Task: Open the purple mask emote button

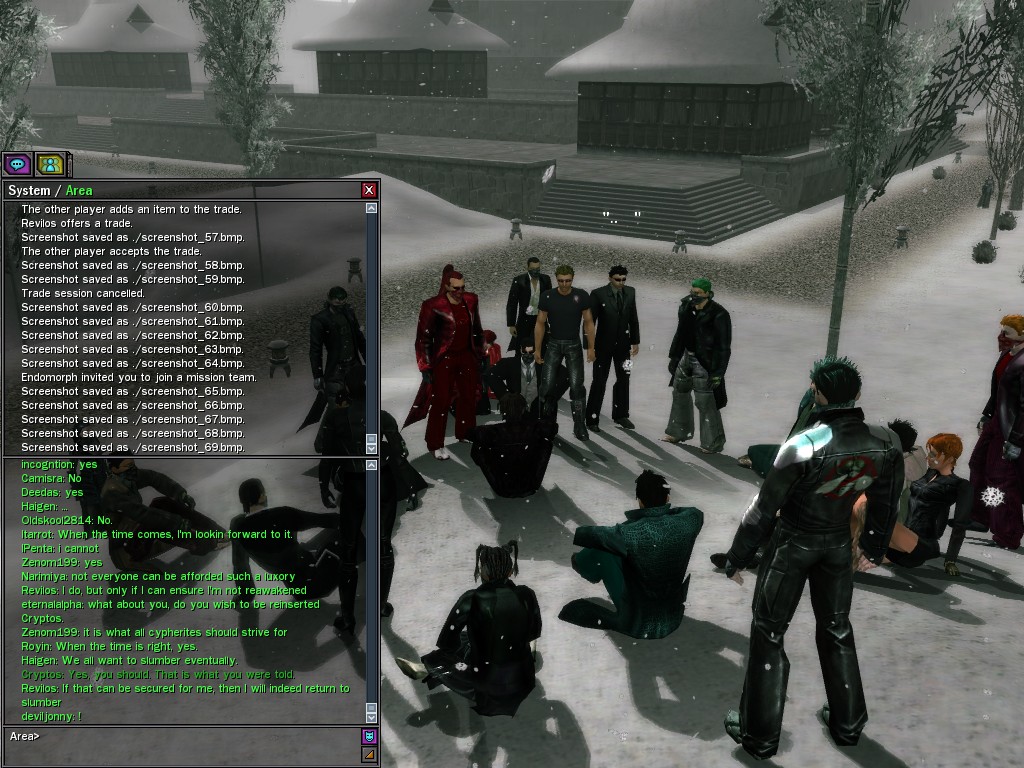Action: pyautogui.click(x=369, y=737)
